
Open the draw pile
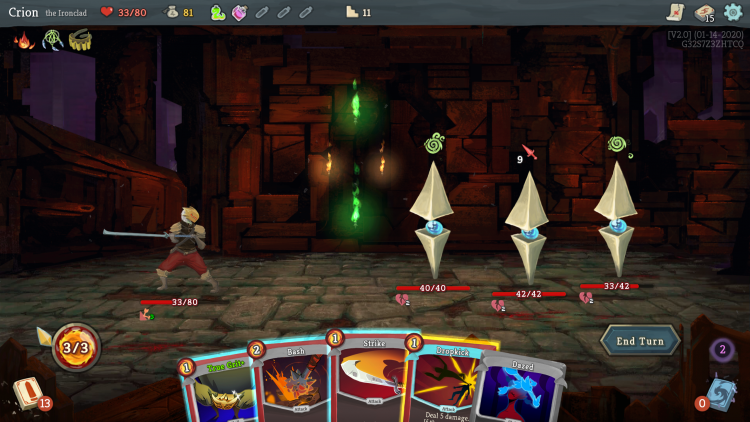click(27, 392)
